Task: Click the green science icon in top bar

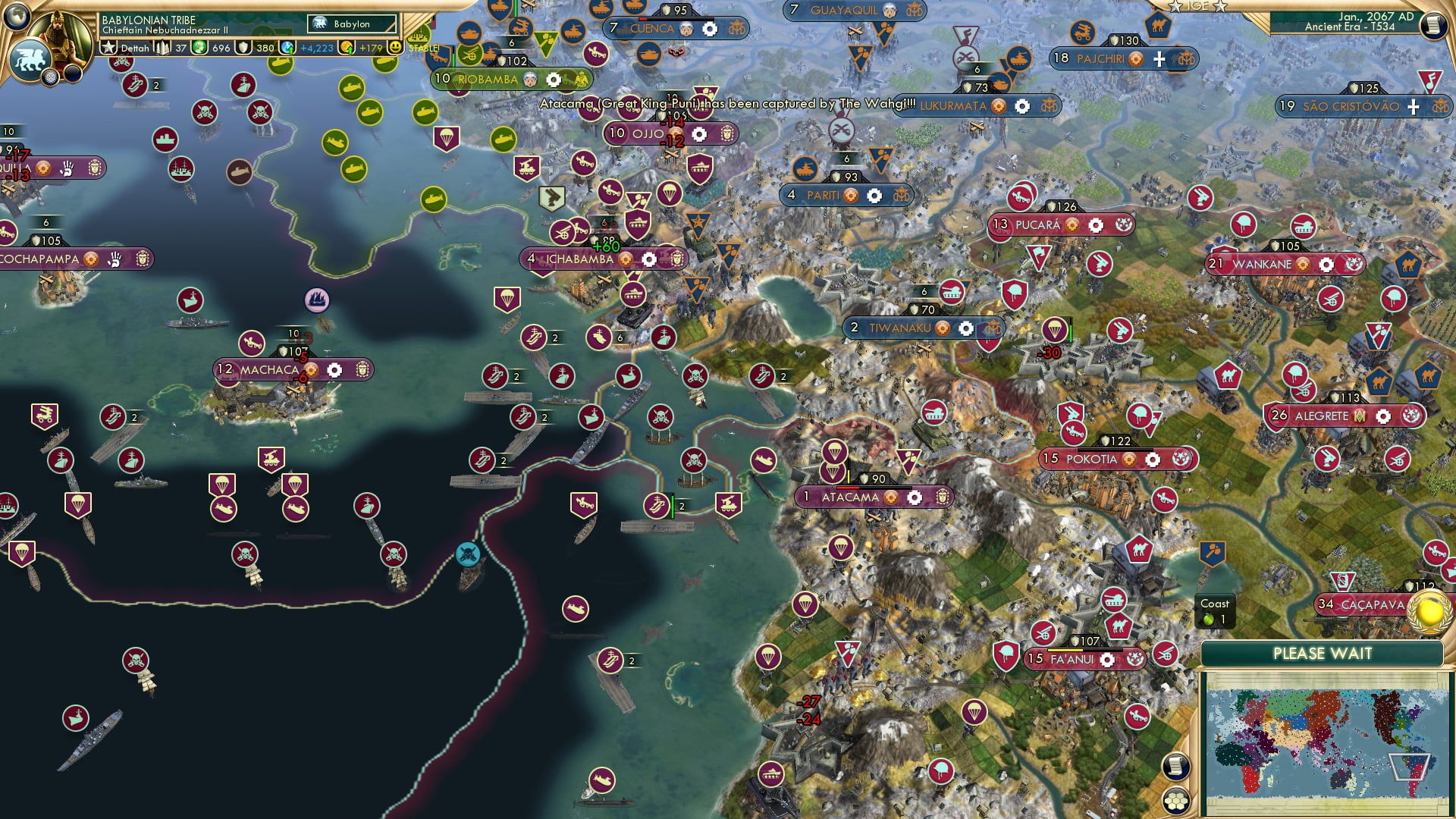Action: pos(200,48)
